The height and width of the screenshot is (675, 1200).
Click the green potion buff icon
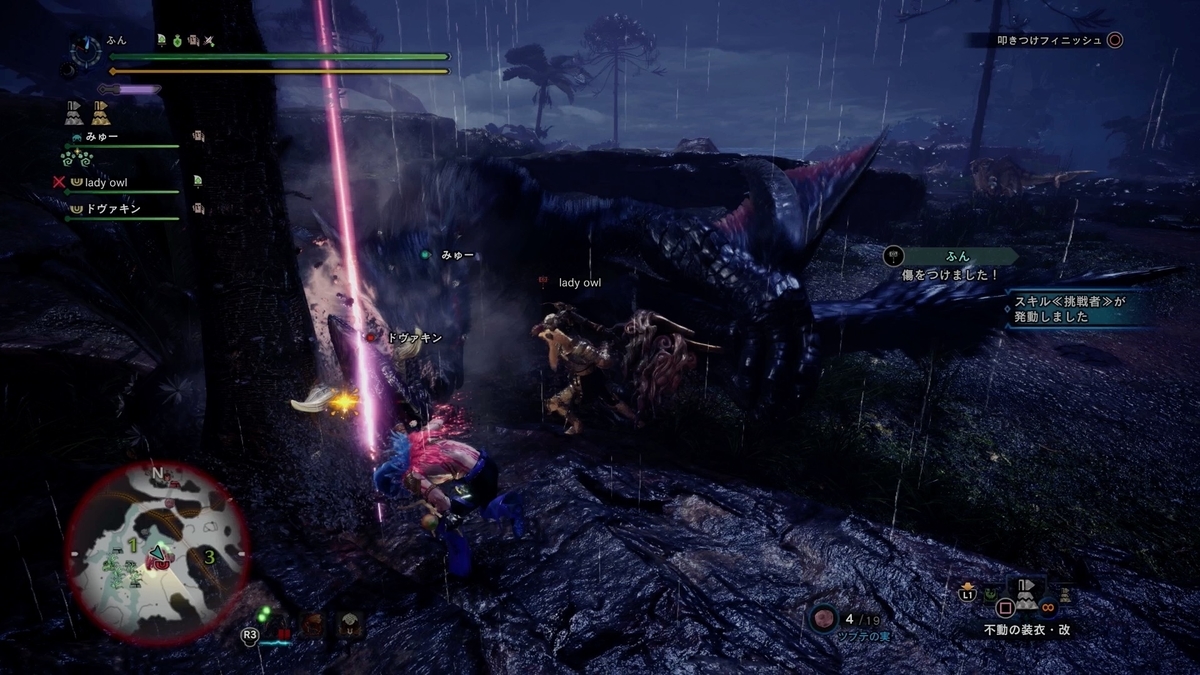click(x=177, y=41)
